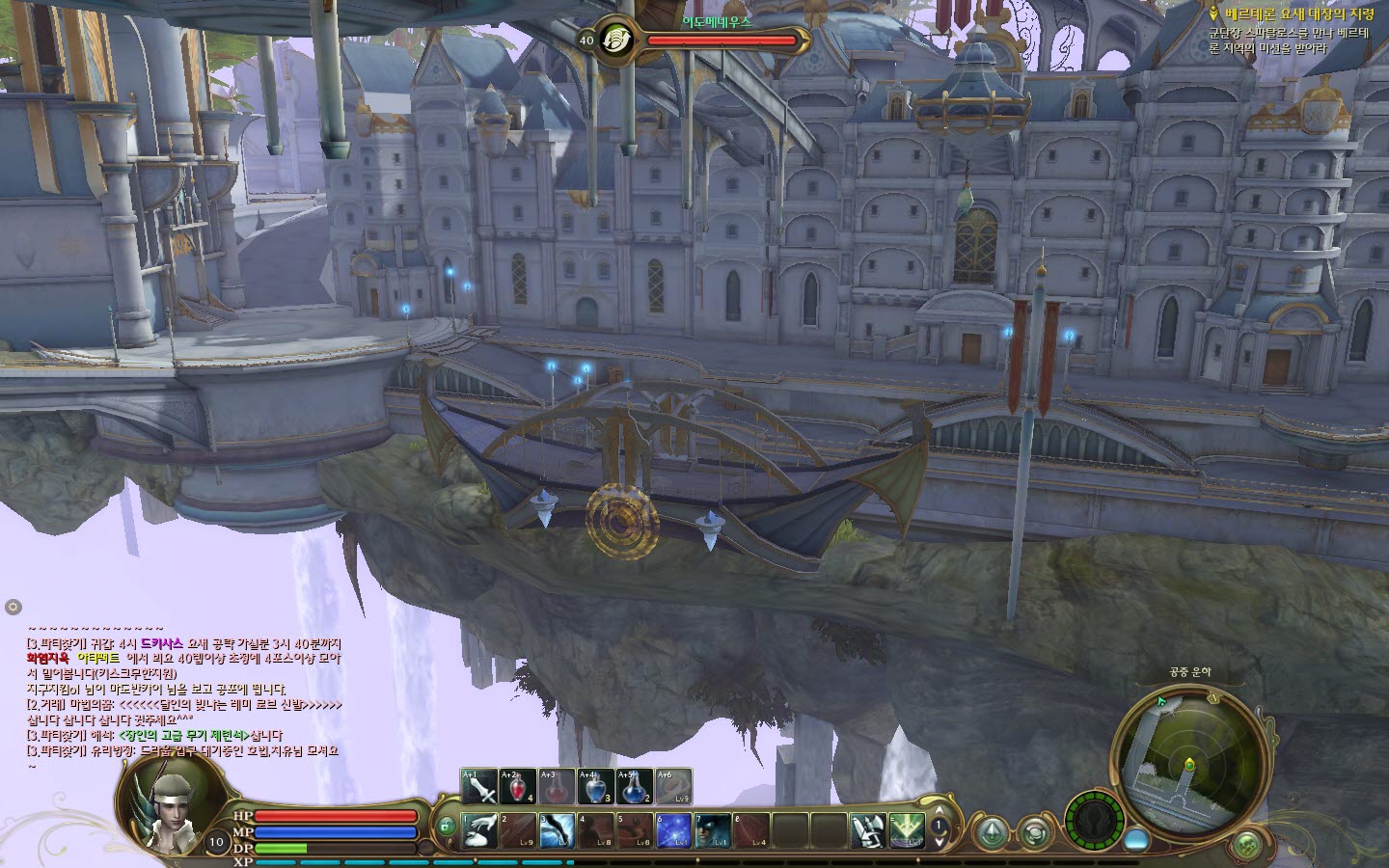1389x868 pixels.
Task: Activate the hand-and-sack skill in slot 1
Action: (479, 830)
